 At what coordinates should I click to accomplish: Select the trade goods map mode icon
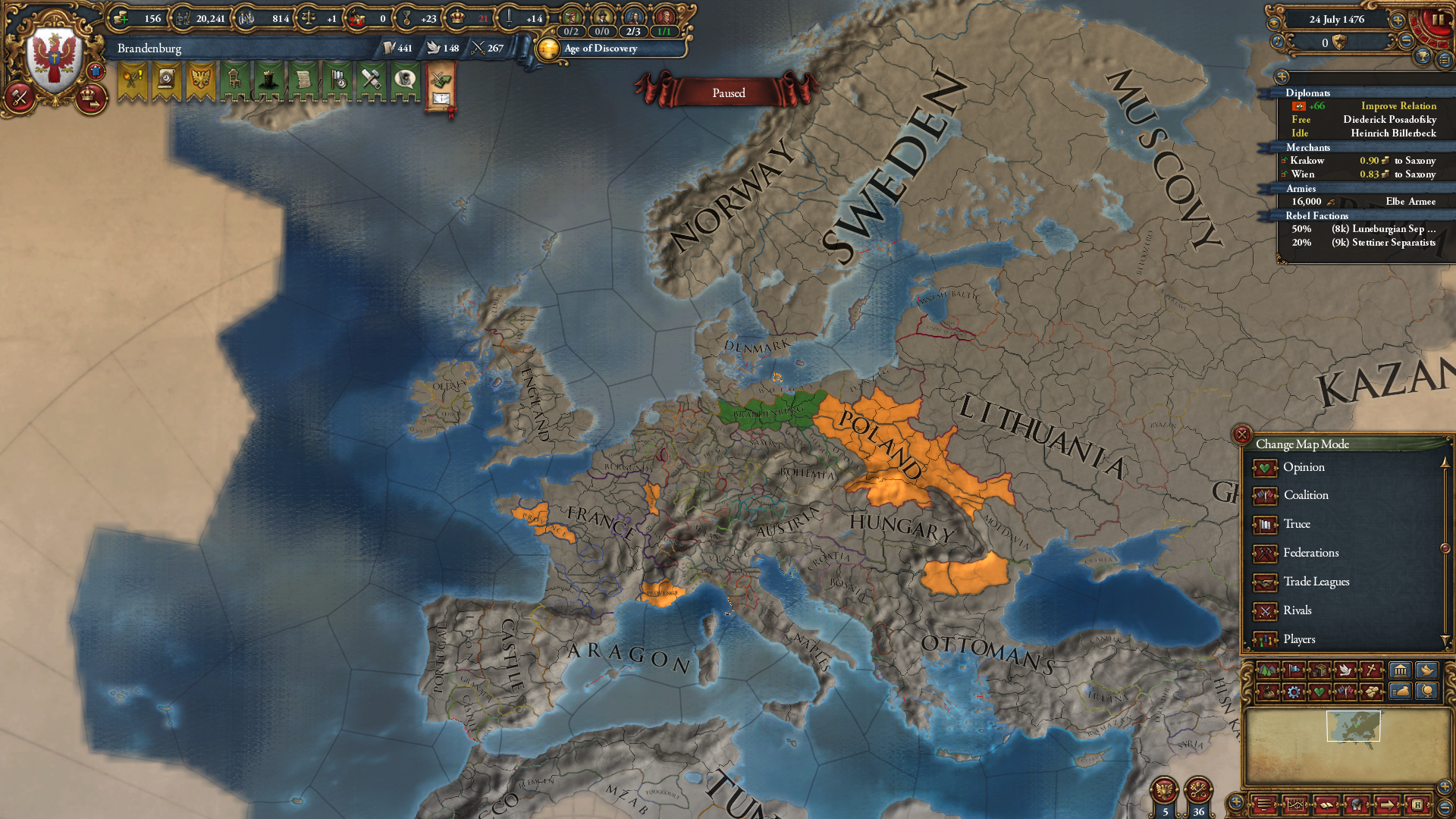coord(1319,670)
